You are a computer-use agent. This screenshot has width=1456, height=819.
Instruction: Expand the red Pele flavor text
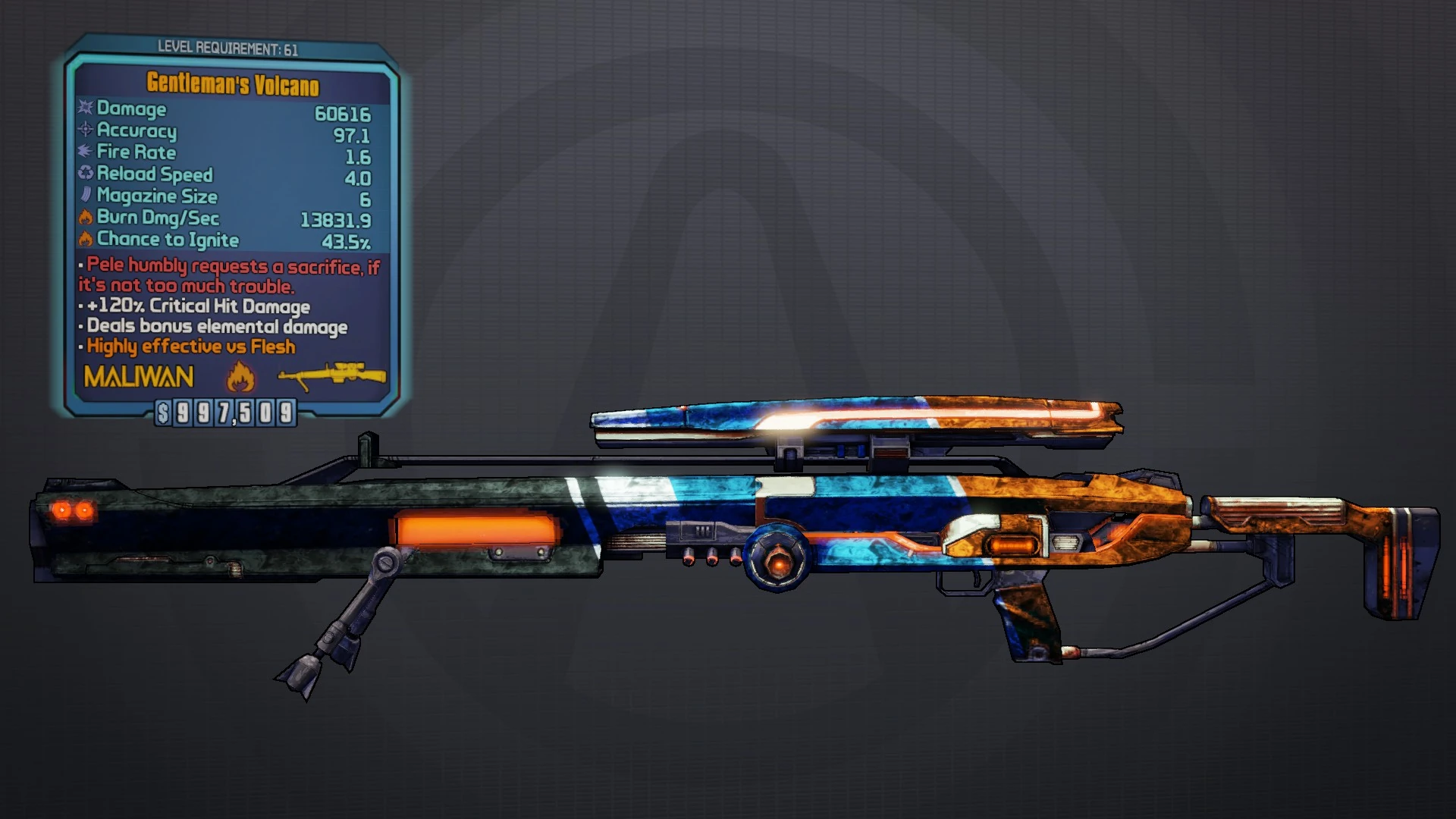point(227,277)
